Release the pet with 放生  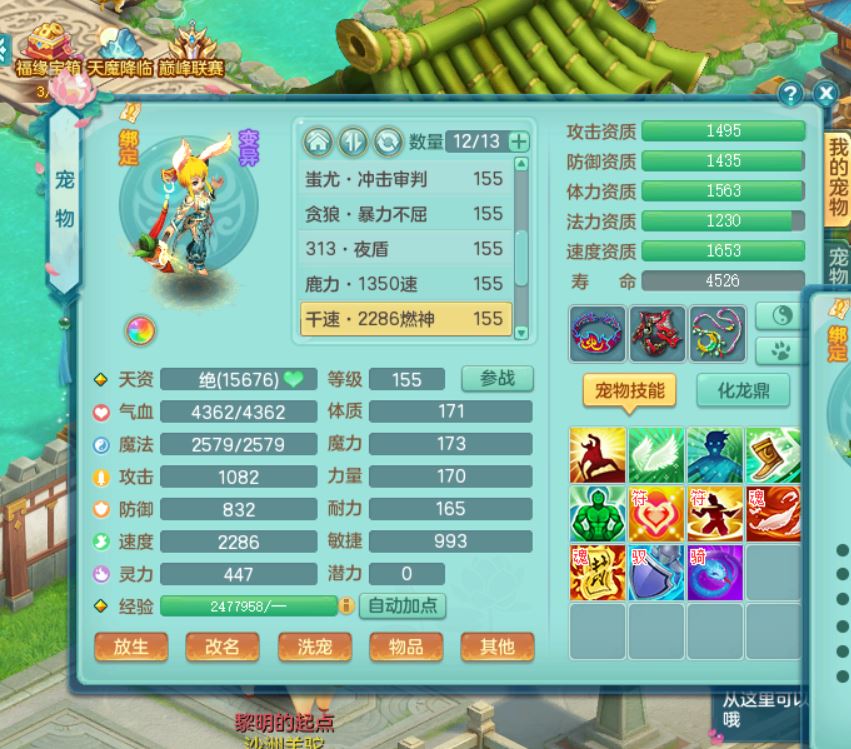tap(131, 647)
